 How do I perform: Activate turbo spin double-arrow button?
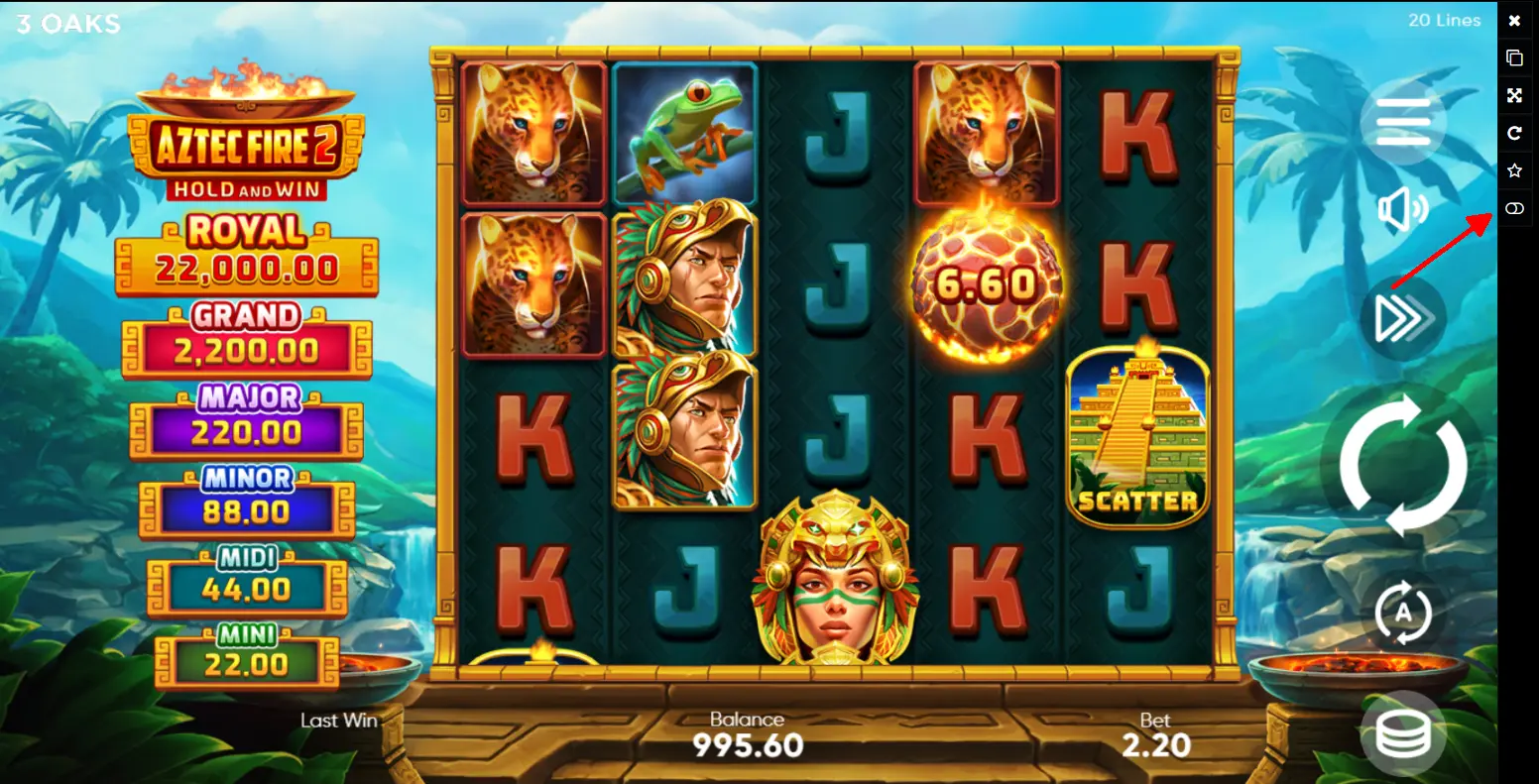[1402, 318]
